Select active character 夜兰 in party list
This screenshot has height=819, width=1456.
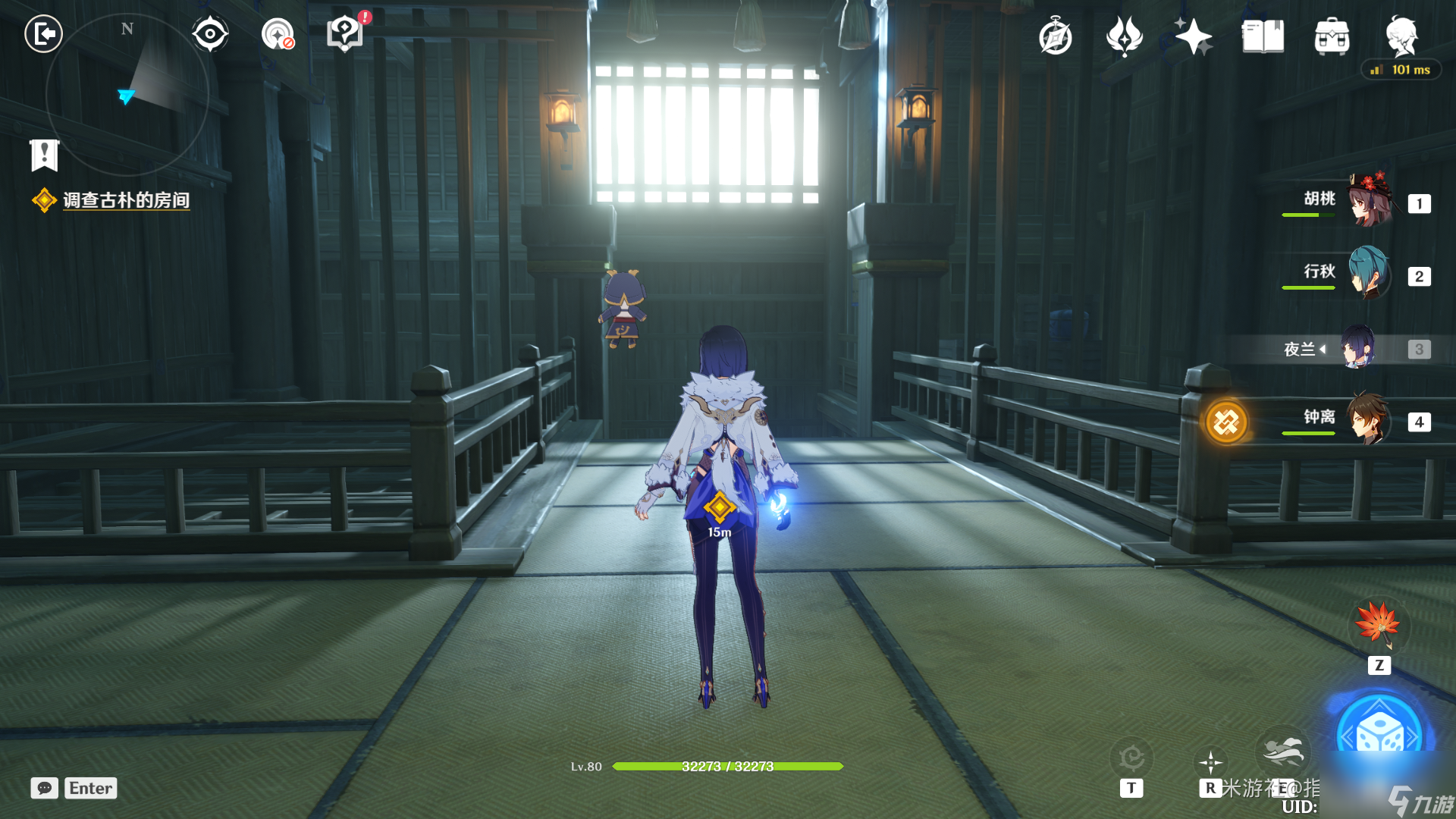(x=1359, y=348)
